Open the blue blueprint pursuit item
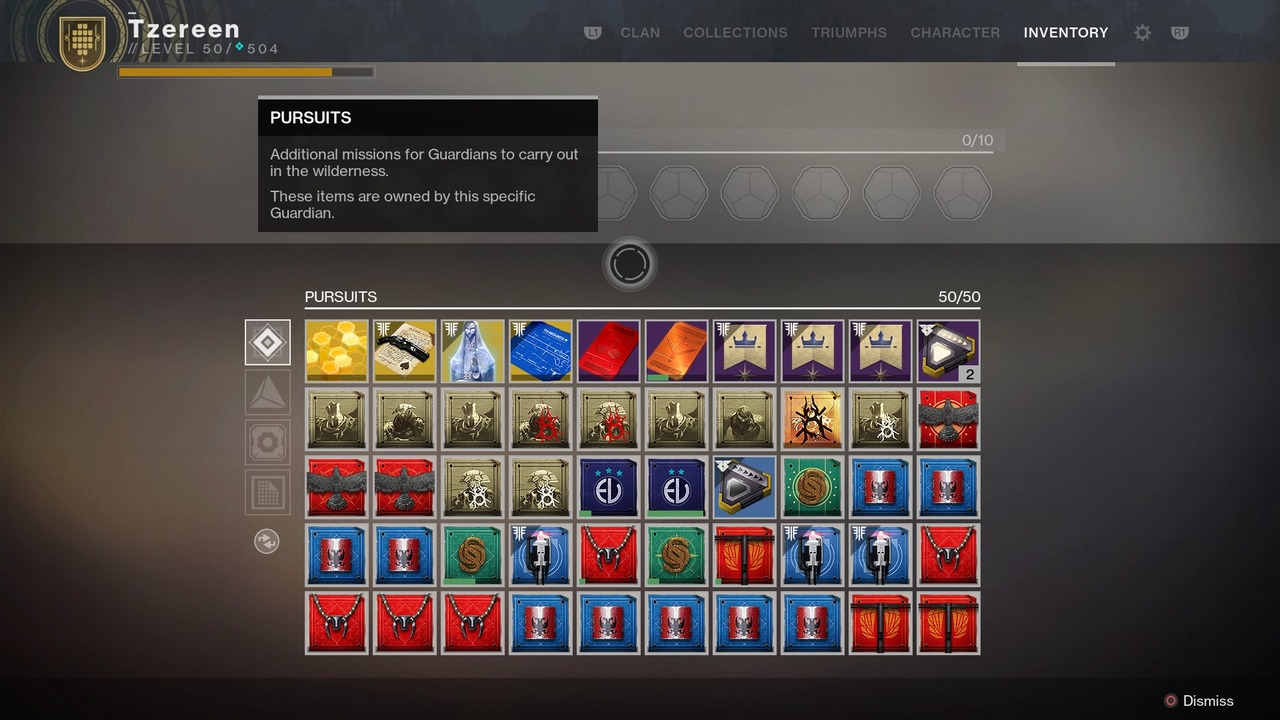1280x720 pixels. [x=541, y=351]
